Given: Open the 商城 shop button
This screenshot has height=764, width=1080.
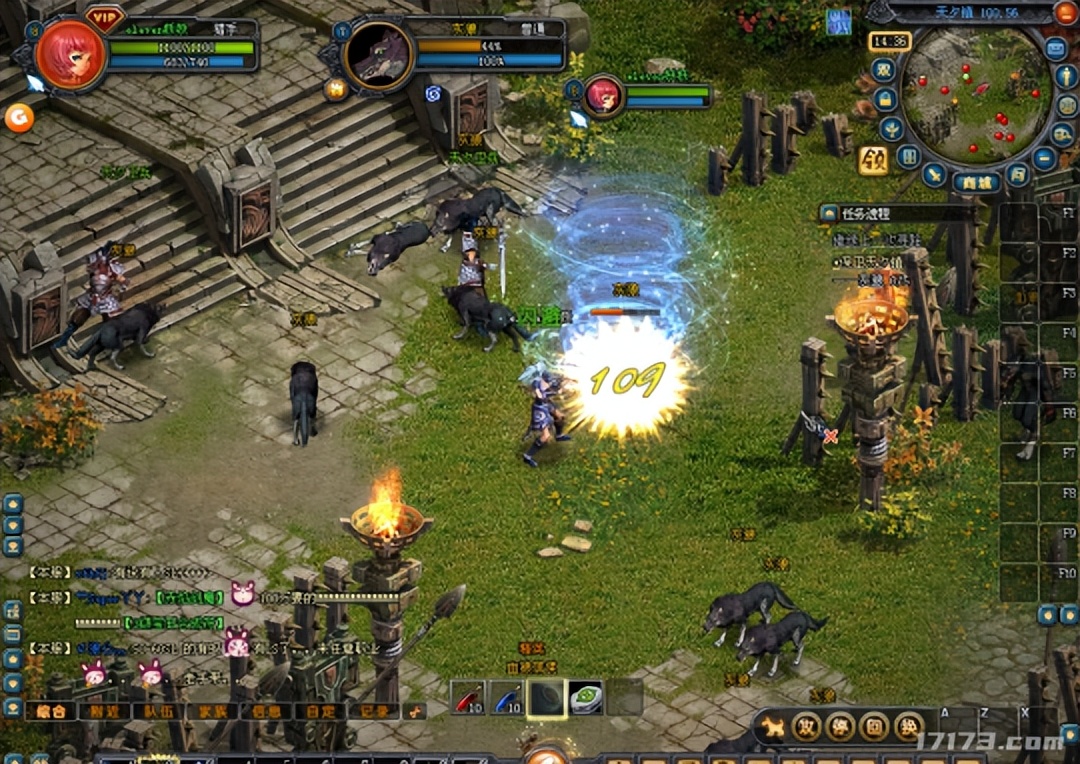Looking at the screenshot, I should (976, 182).
